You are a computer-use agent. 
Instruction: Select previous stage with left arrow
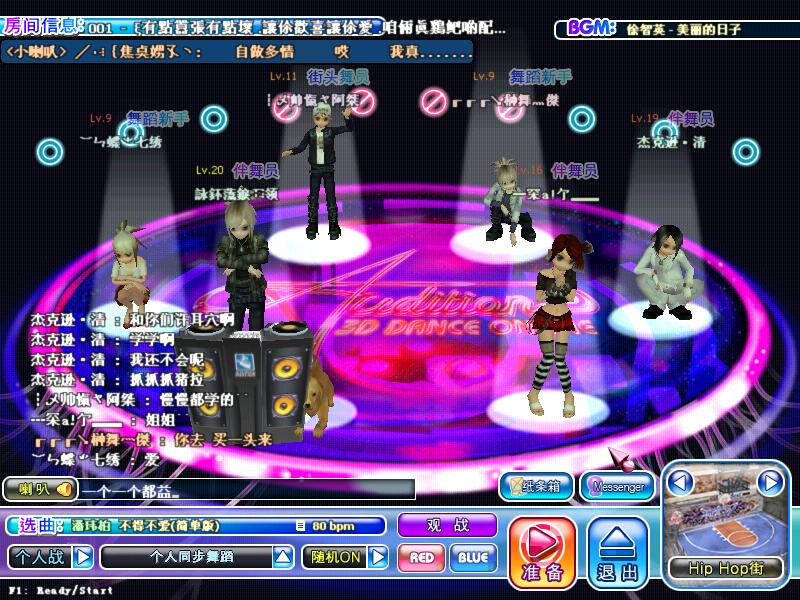[681, 483]
